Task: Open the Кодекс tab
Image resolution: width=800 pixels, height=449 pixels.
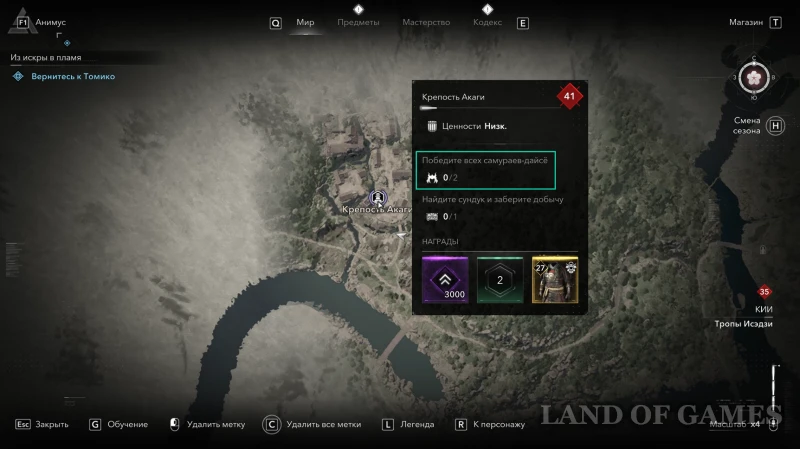Action: click(487, 22)
